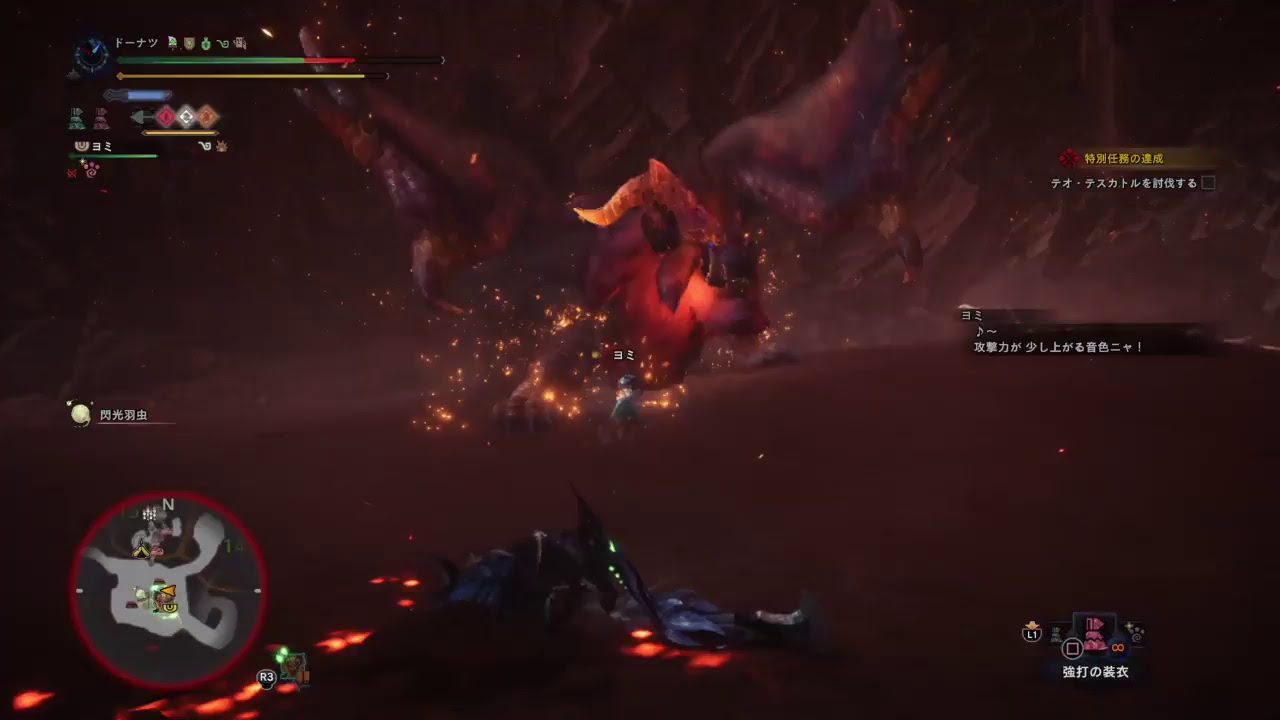1280x720 pixels.
Task: Click the yellow stamina gauge
Action: [250, 76]
